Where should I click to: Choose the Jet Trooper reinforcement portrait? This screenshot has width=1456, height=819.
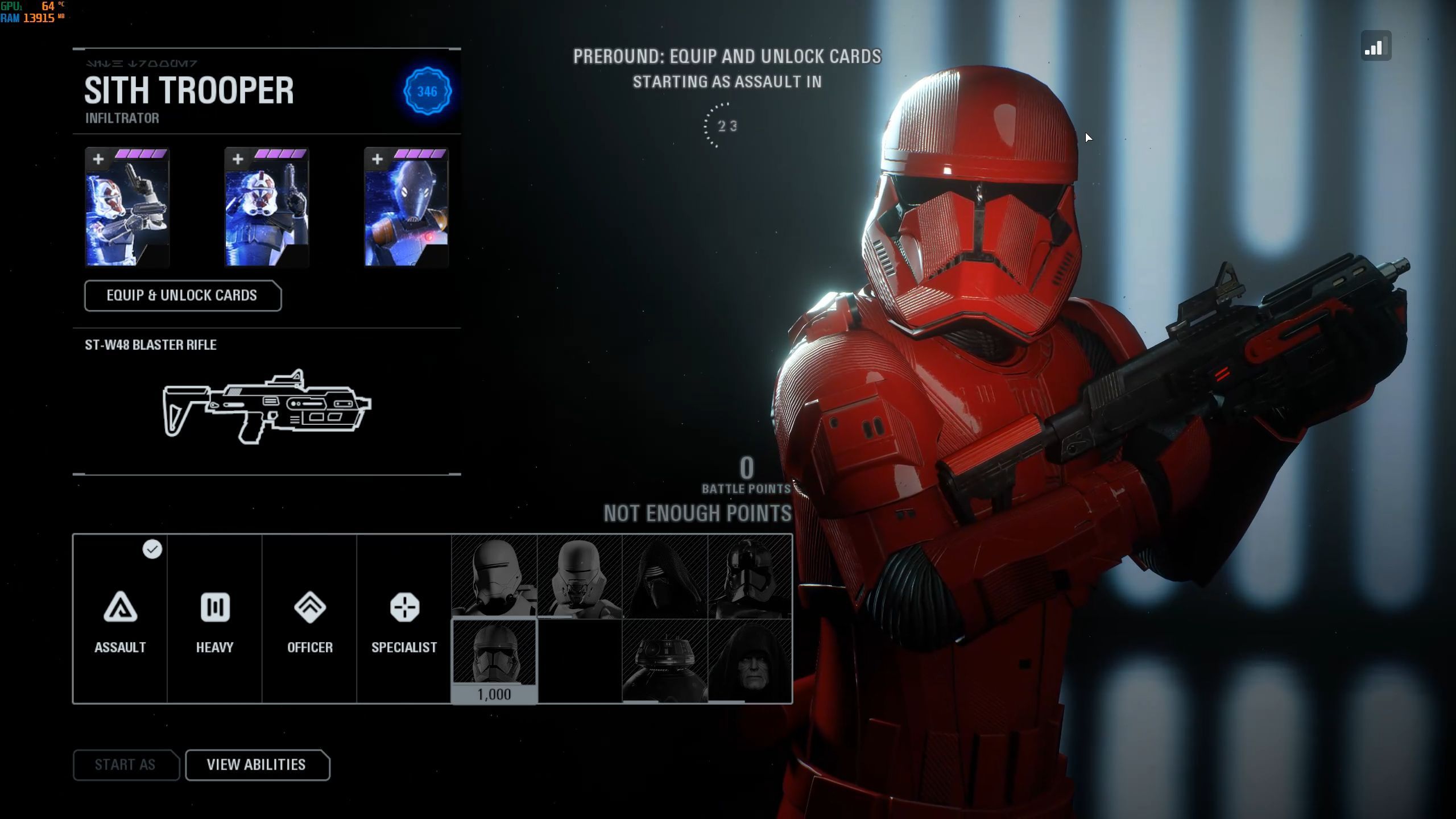579,577
